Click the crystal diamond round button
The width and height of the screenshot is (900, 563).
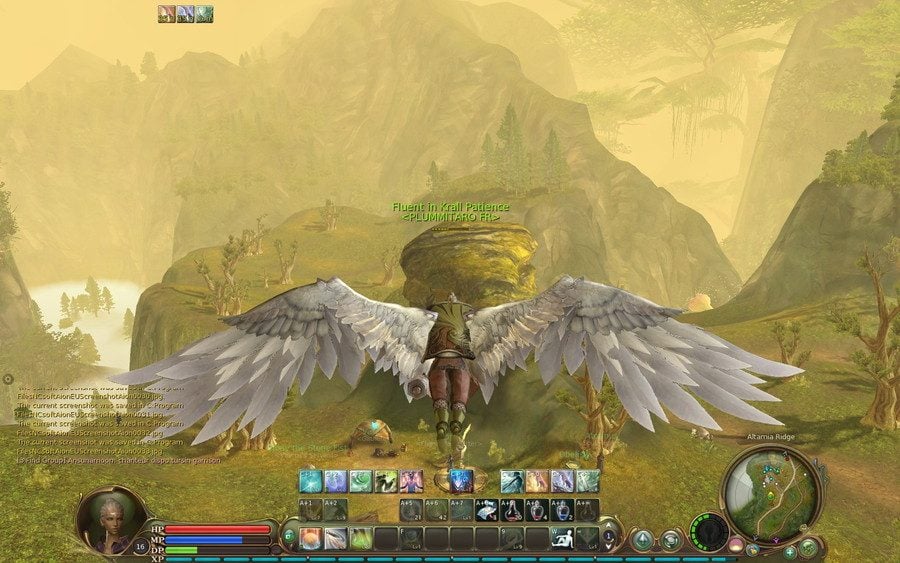coord(642,539)
